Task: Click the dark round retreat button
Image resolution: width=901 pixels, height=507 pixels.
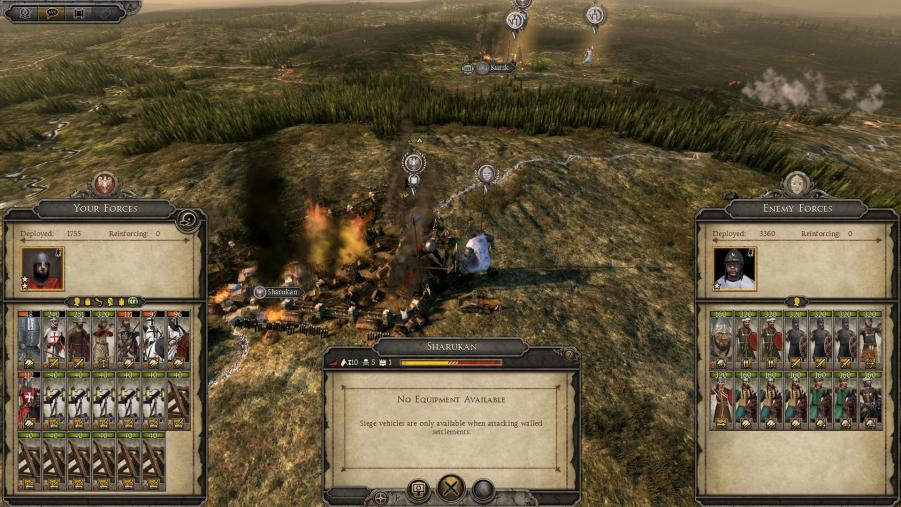Action: pos(483,490)
